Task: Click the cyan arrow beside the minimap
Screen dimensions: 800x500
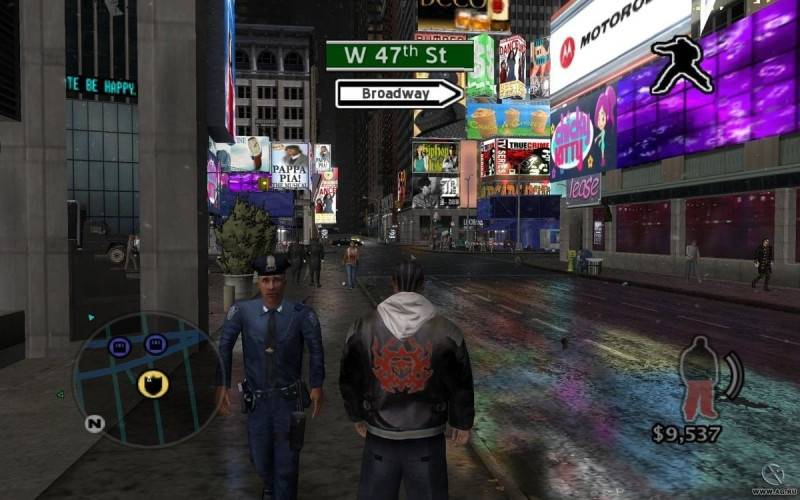Action: (91, 319)
